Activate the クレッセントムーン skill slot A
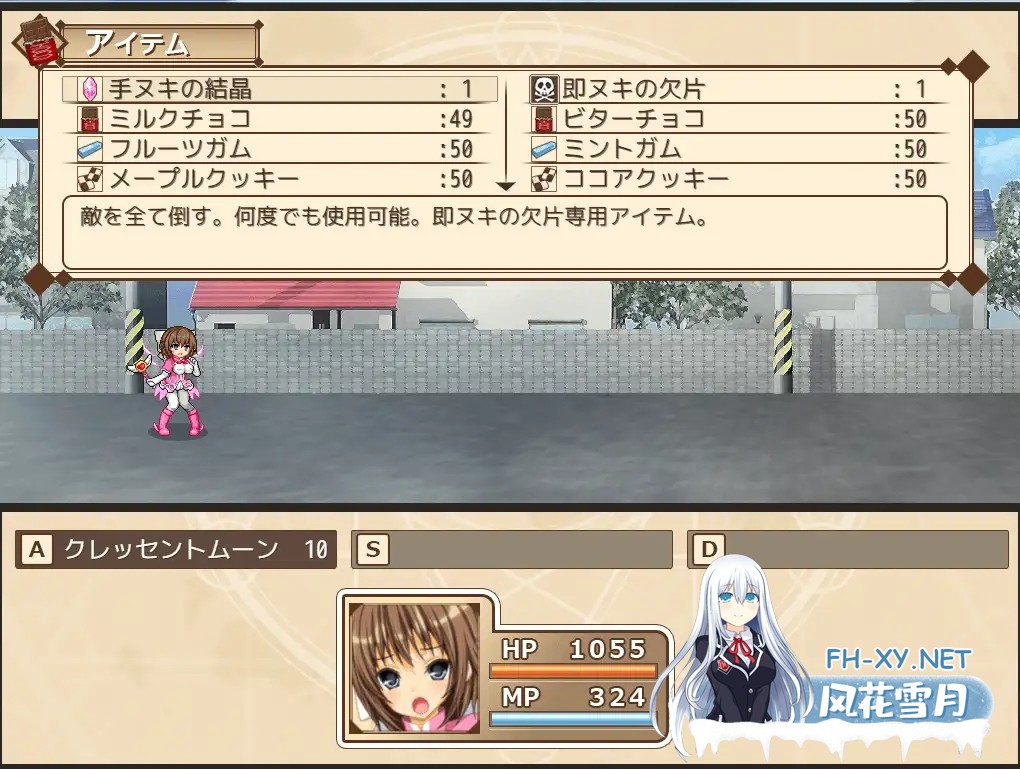This screenshot has height=769, width=1020. point(177,549)
